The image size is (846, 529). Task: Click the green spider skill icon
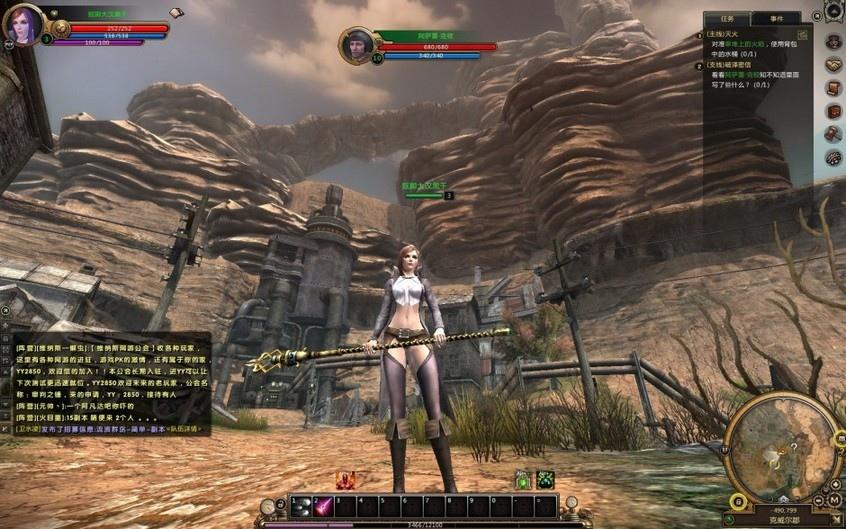coord(545,480)
